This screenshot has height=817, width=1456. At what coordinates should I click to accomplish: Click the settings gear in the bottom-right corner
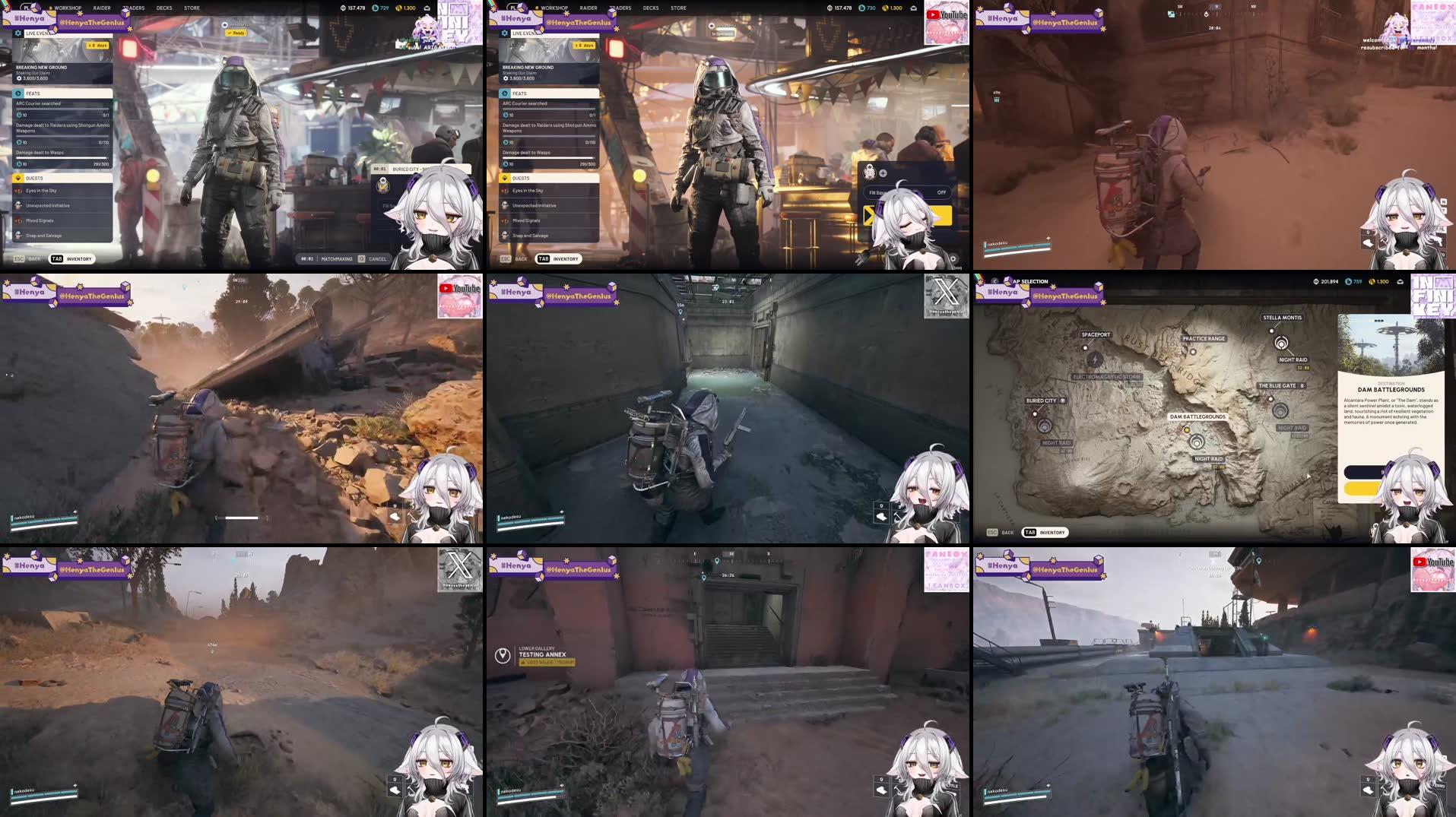pyautogui.click(x=953, y=257)
